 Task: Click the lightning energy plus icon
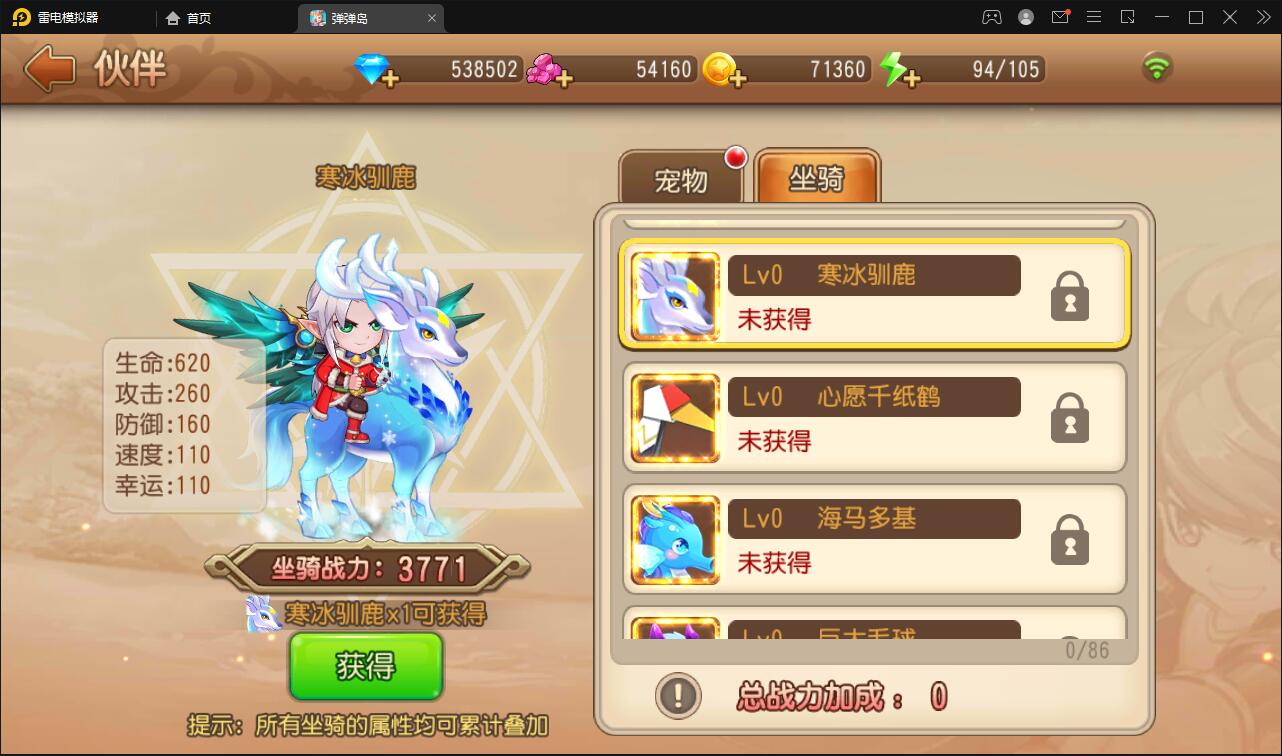(x=913, y=77)
